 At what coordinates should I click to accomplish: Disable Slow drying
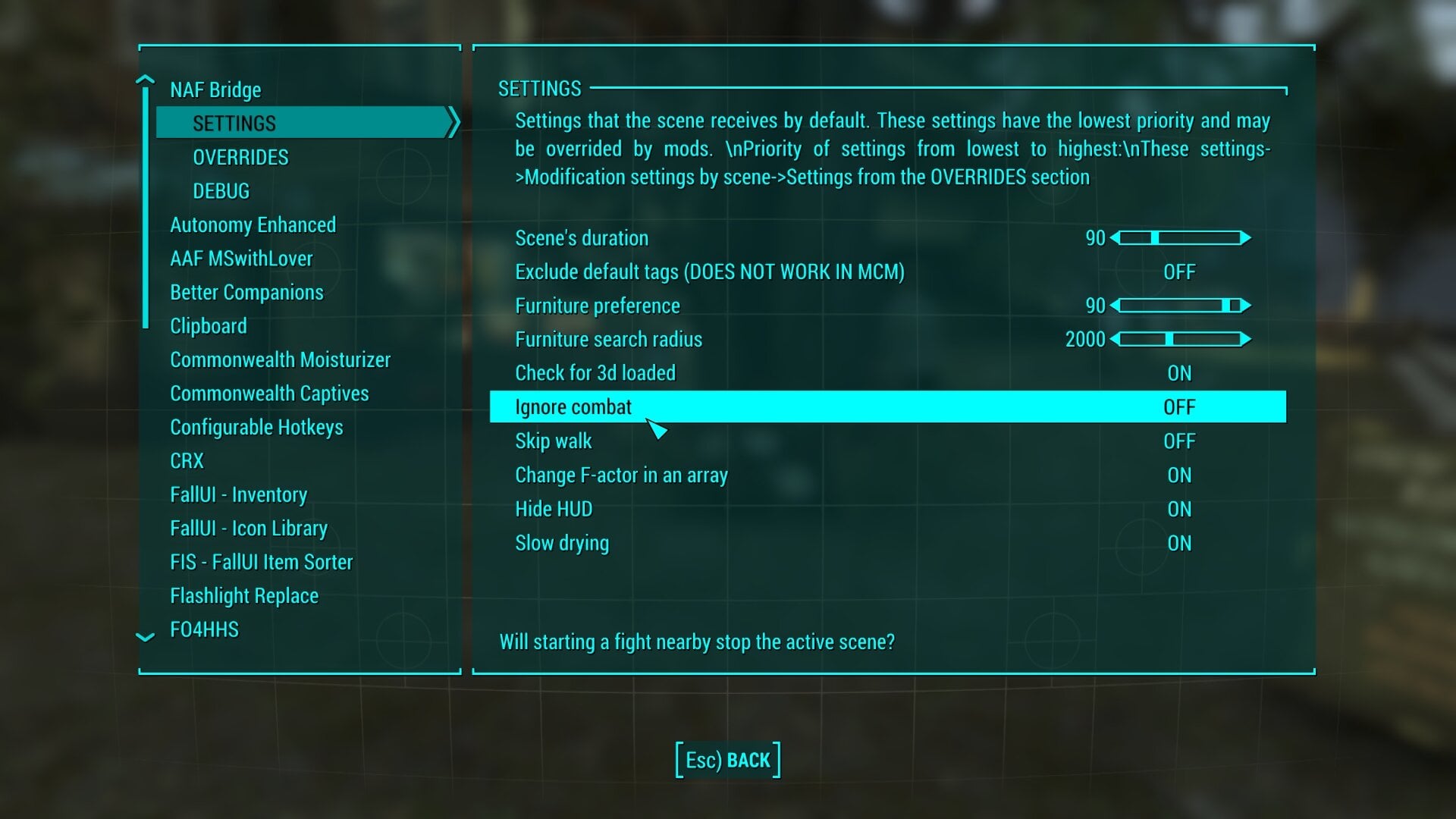(x=1180, y=542)
